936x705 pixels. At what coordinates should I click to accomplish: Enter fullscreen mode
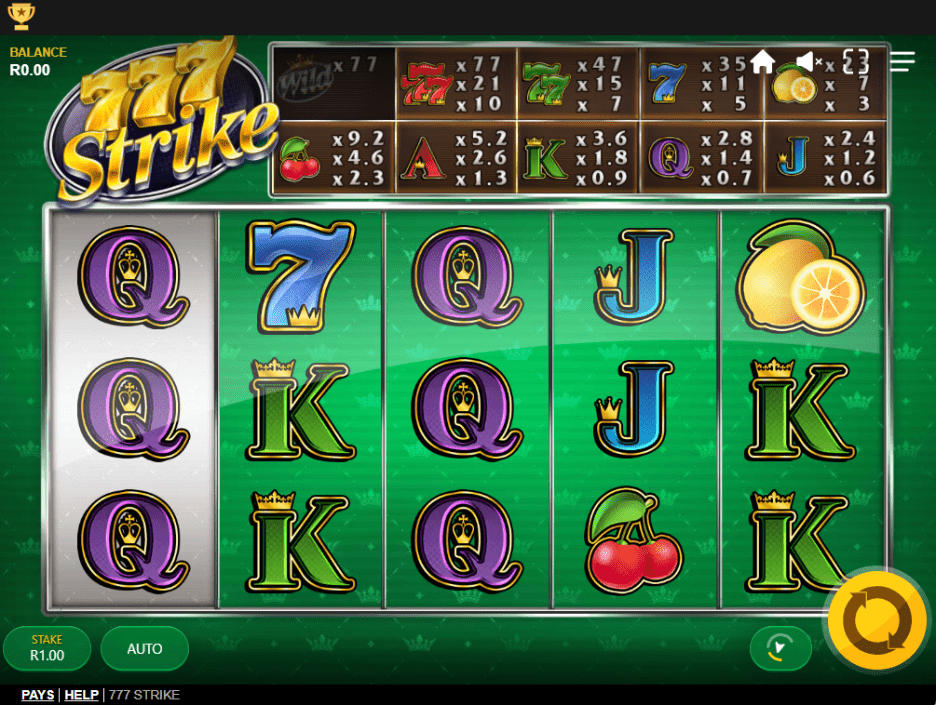tap(856, 62)
